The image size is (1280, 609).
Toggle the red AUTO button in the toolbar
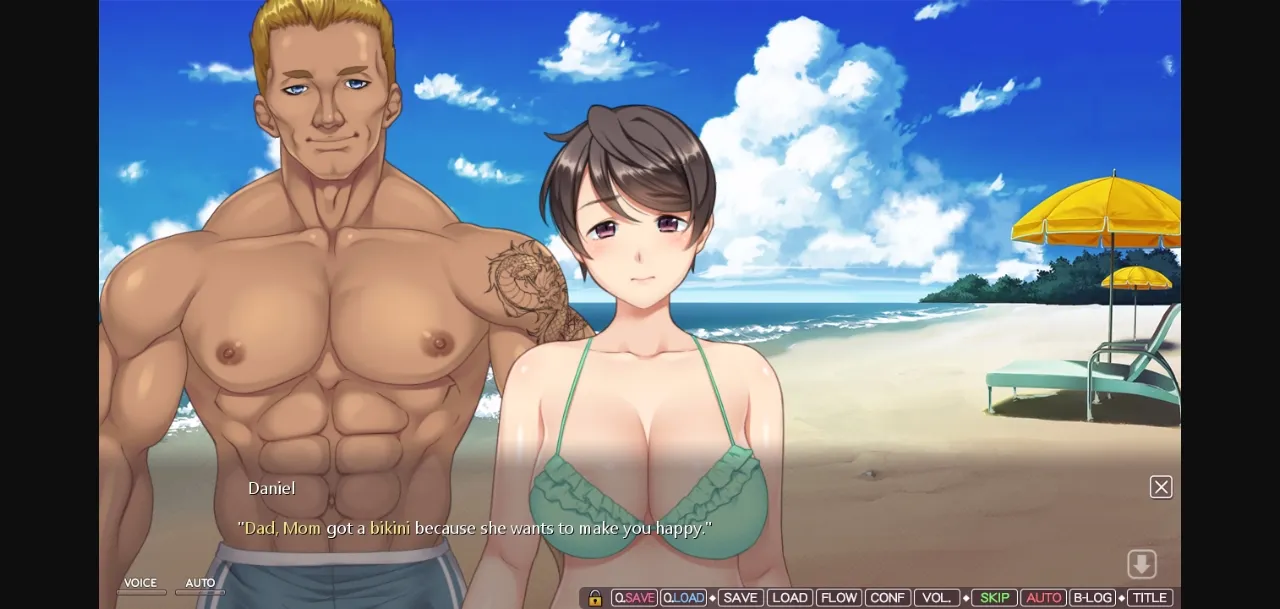click(1043, 598)
